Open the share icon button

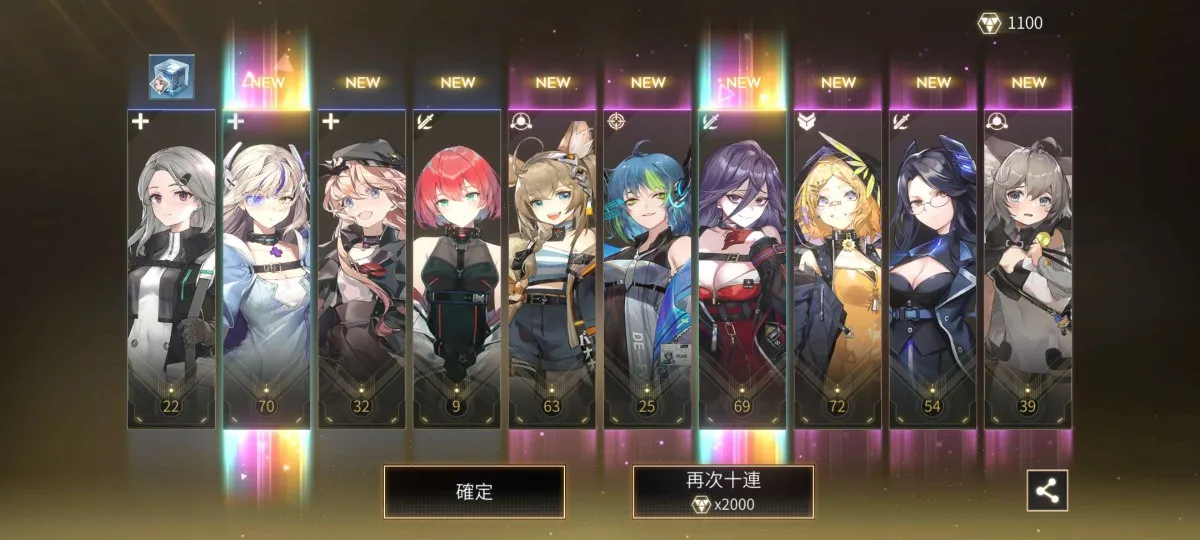(1047, 491)
